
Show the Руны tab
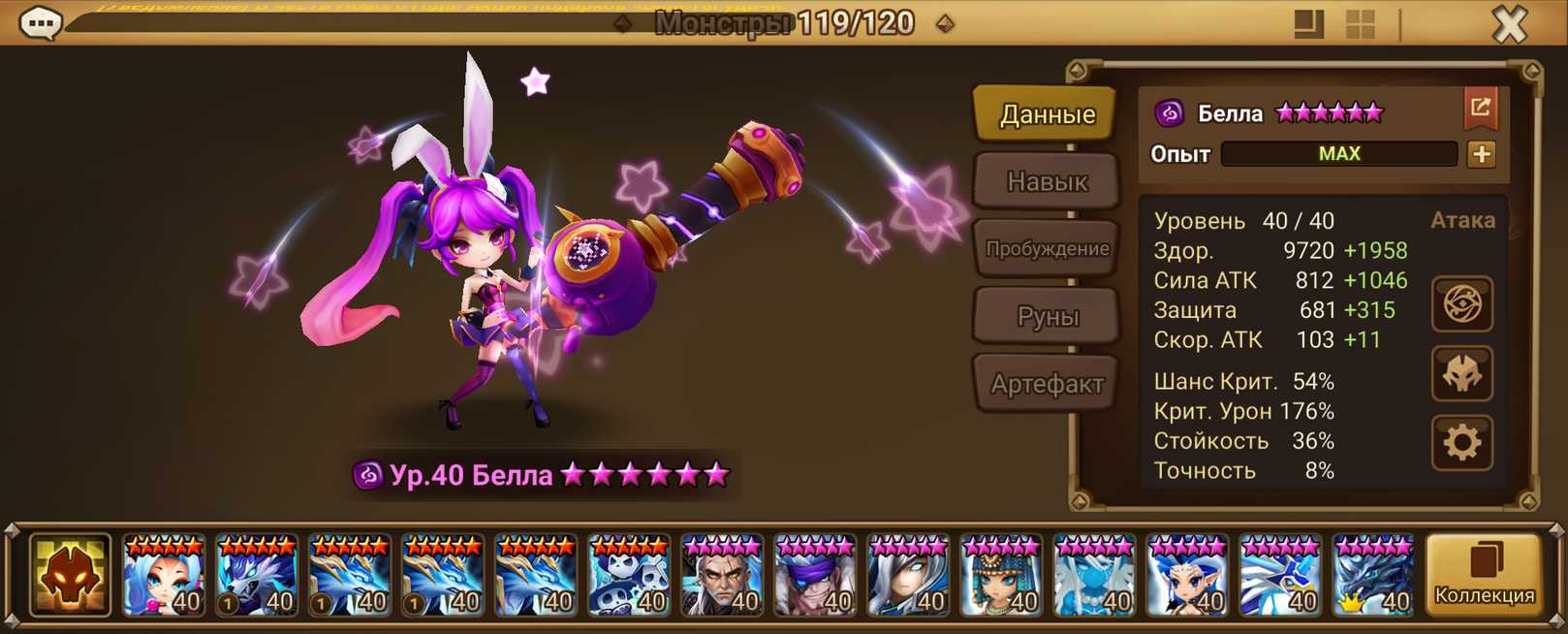tap(1047, 316)
